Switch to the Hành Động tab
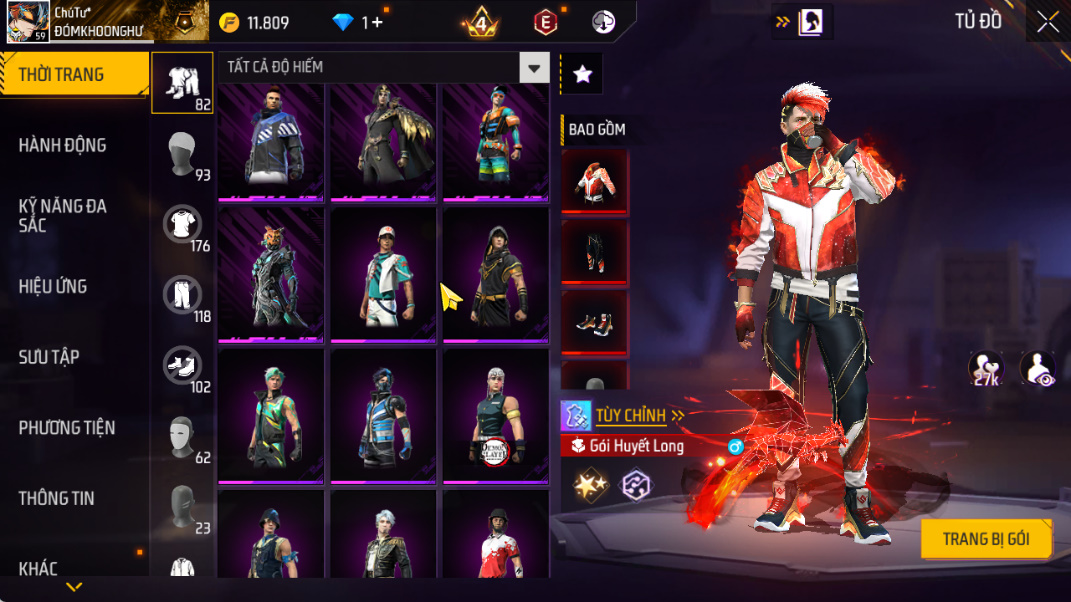Screen dimensions: 1071x602 click(62, 146)
